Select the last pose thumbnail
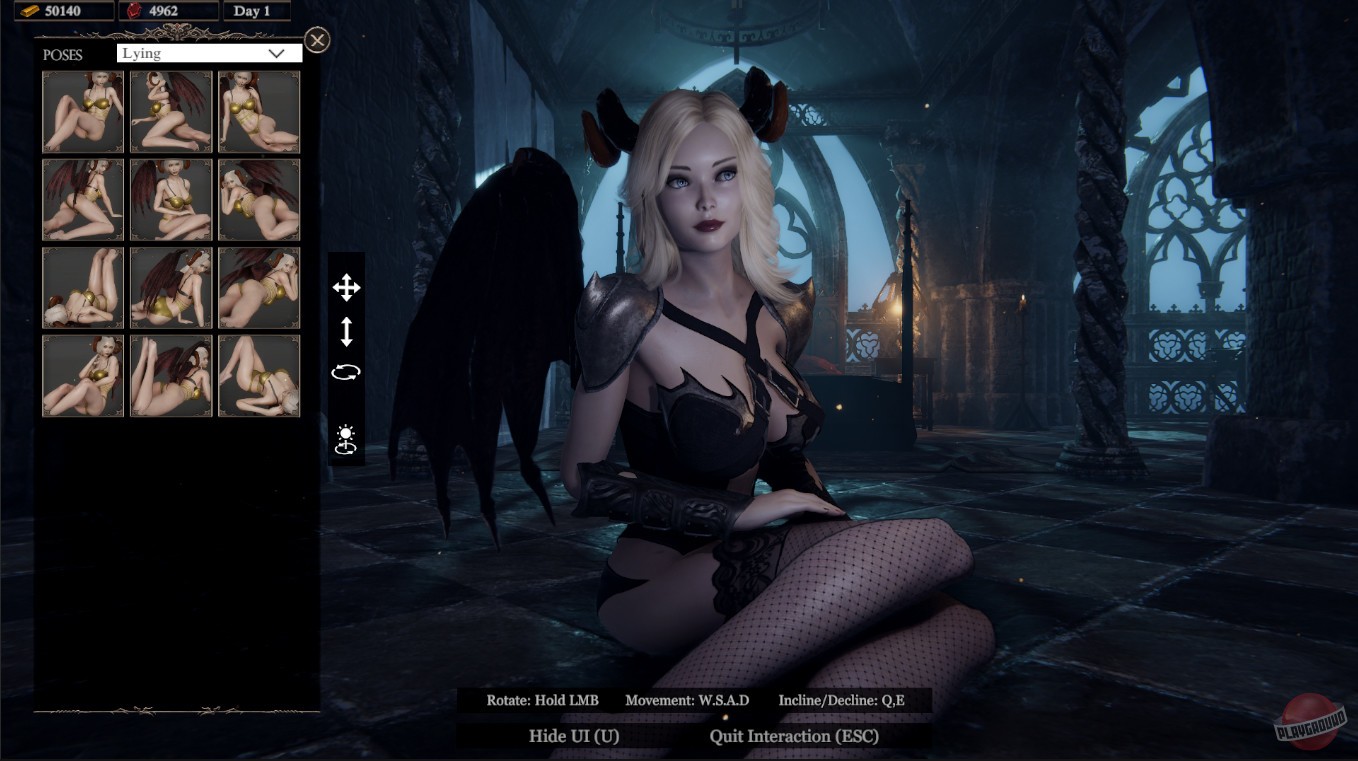The image size is (1358, 761). (x=258, y=375)
